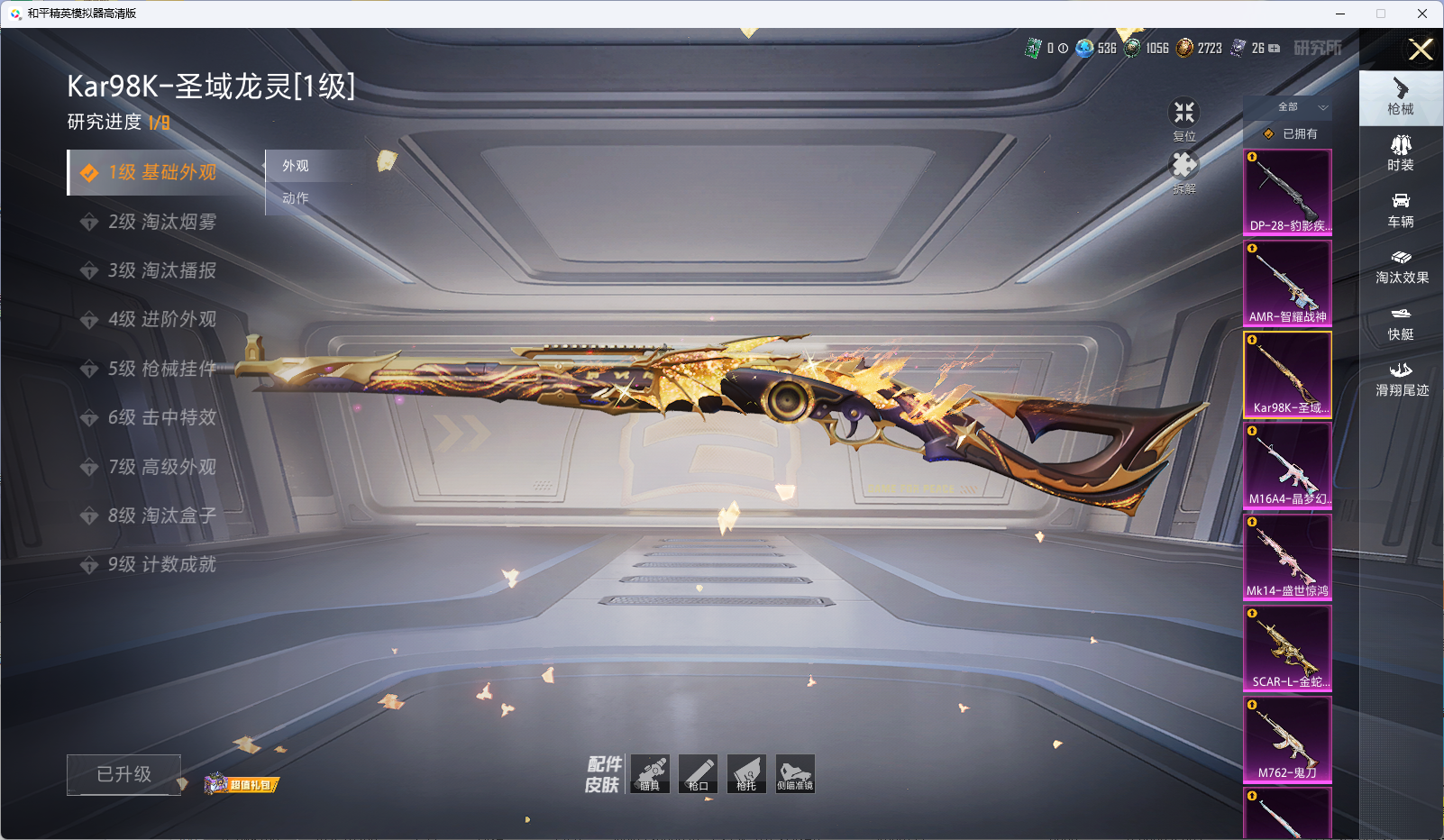Toggle the 已拥有 owned filter
Image resolution: width=1444 pixels, height=840 pixels.
pos(1291,133)
